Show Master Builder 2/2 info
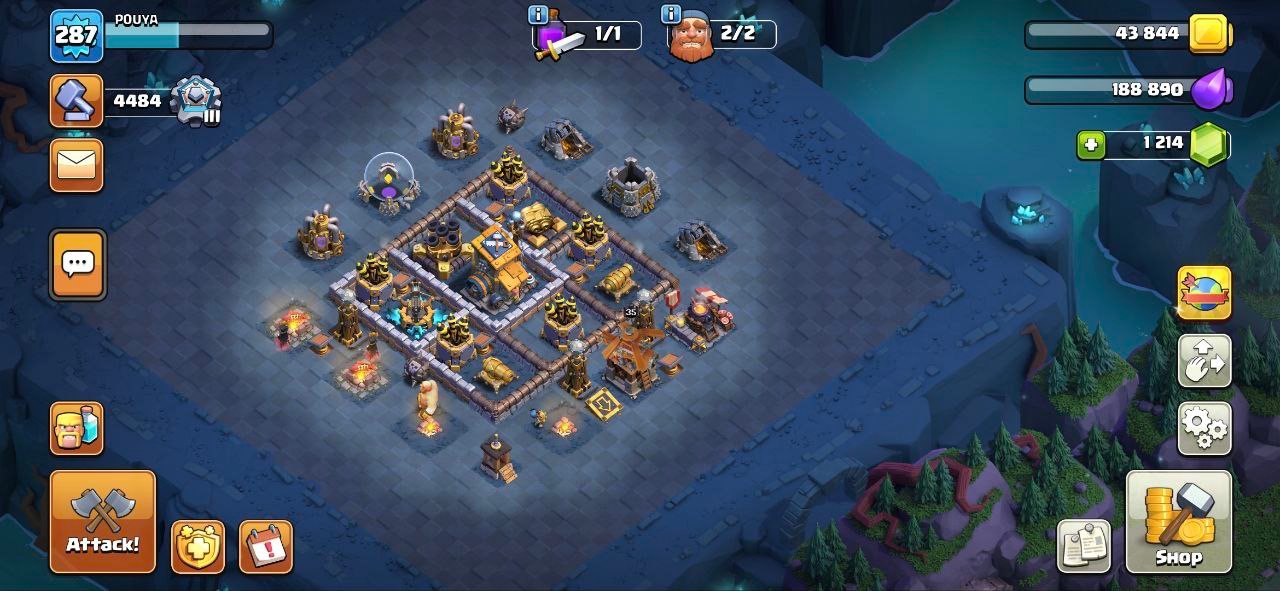This screenshot has height=591, width=1280. click(671, 14)
